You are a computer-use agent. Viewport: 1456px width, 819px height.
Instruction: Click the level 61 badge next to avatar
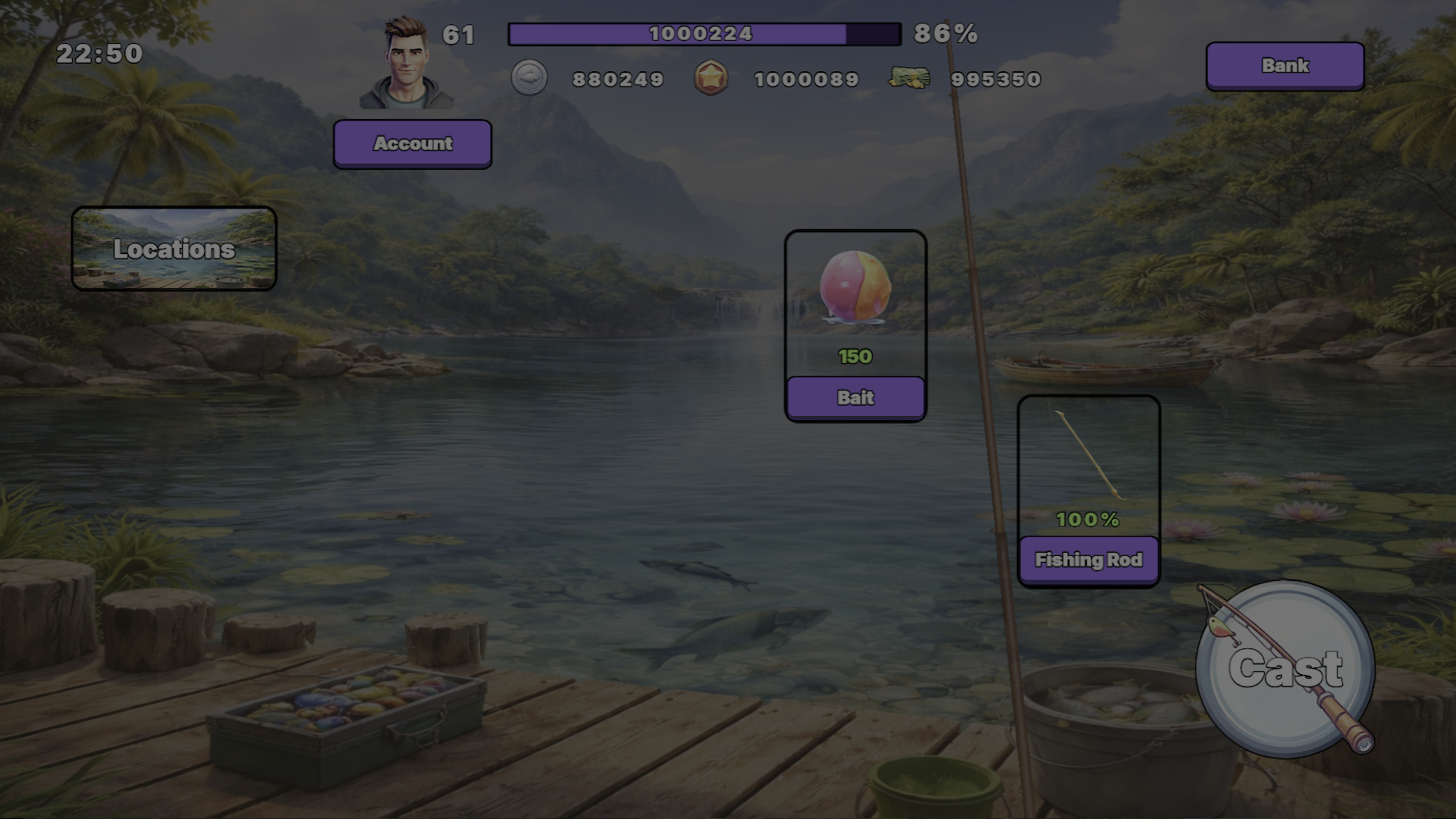459,35
